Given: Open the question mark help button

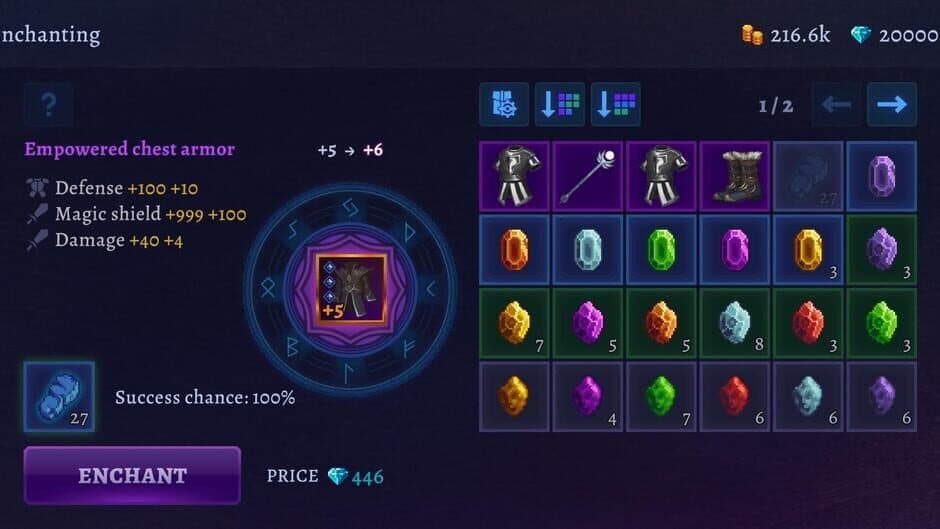Looking at the screenshot, I should pyautogui.click(x=48, y=104).
